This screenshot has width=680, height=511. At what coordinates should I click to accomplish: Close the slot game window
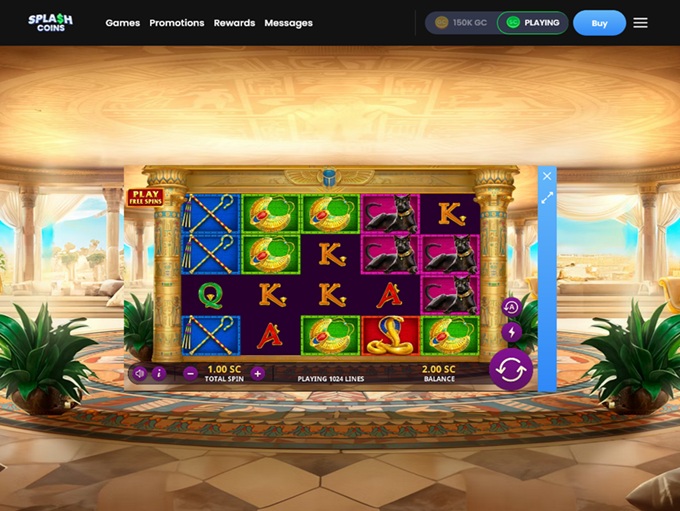547,176
